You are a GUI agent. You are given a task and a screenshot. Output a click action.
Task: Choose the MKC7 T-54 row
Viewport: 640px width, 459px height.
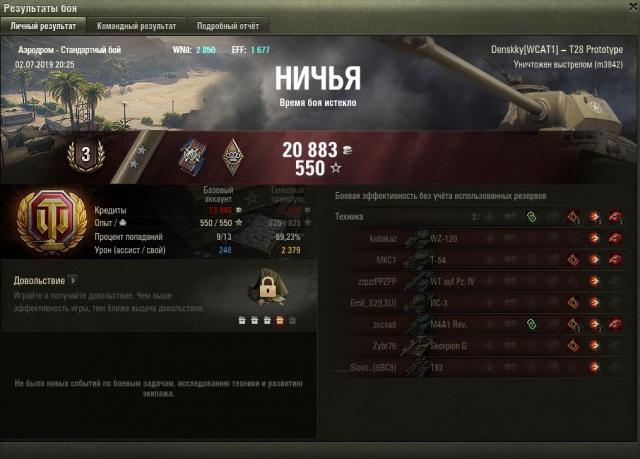480,260
